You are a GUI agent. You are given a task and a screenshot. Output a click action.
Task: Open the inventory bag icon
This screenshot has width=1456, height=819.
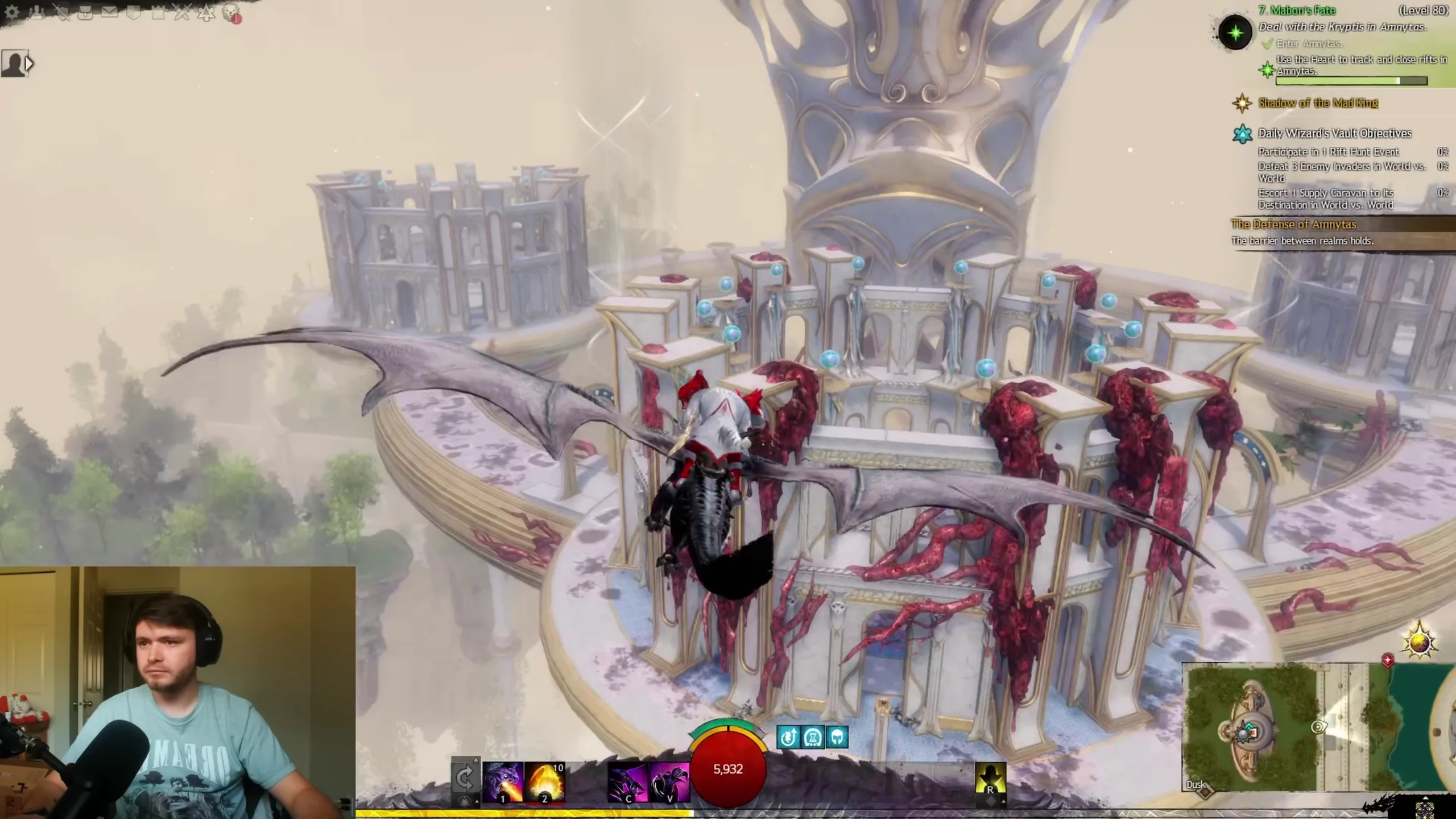[x=85, y=13]
